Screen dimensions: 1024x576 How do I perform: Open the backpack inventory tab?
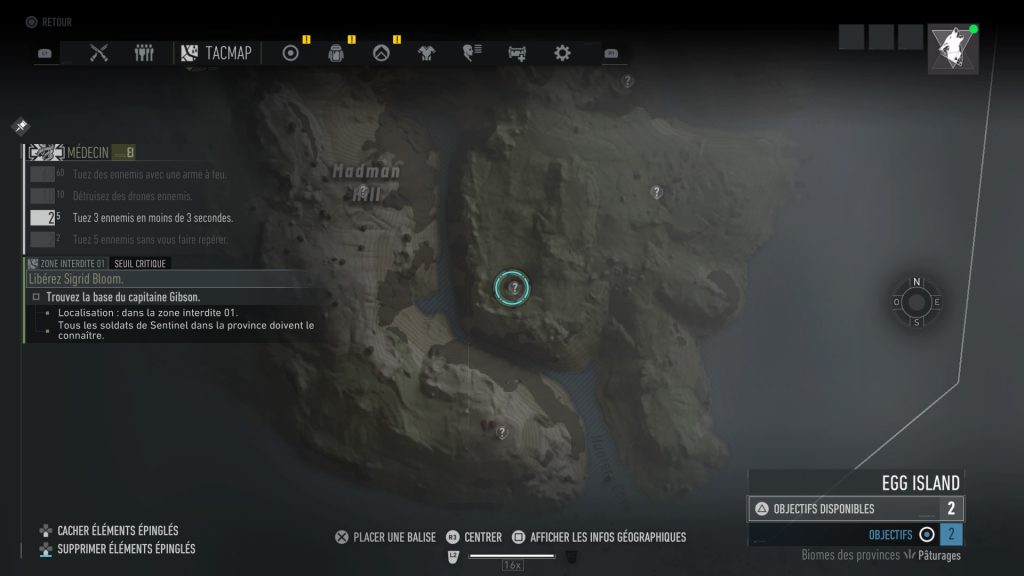pos(336,53)
